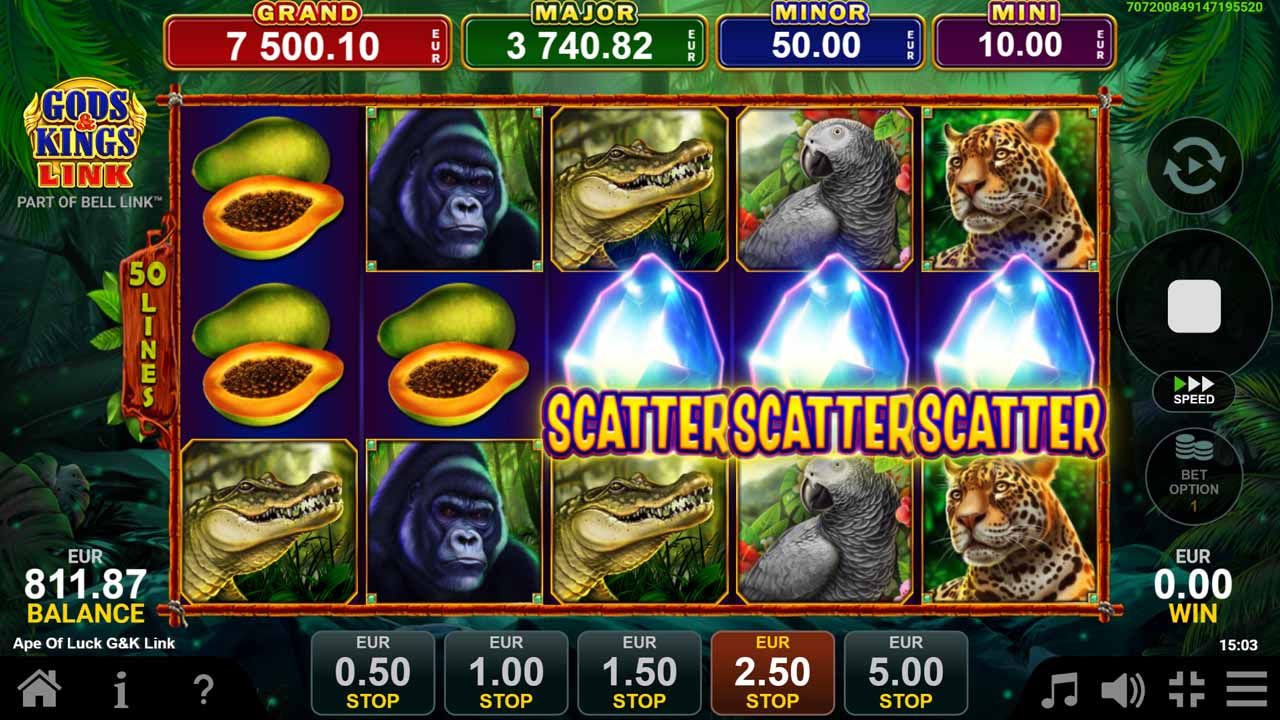Return to the lobby with the home icon
This screenshot has height=720, width=1280.
pos(40,688)
